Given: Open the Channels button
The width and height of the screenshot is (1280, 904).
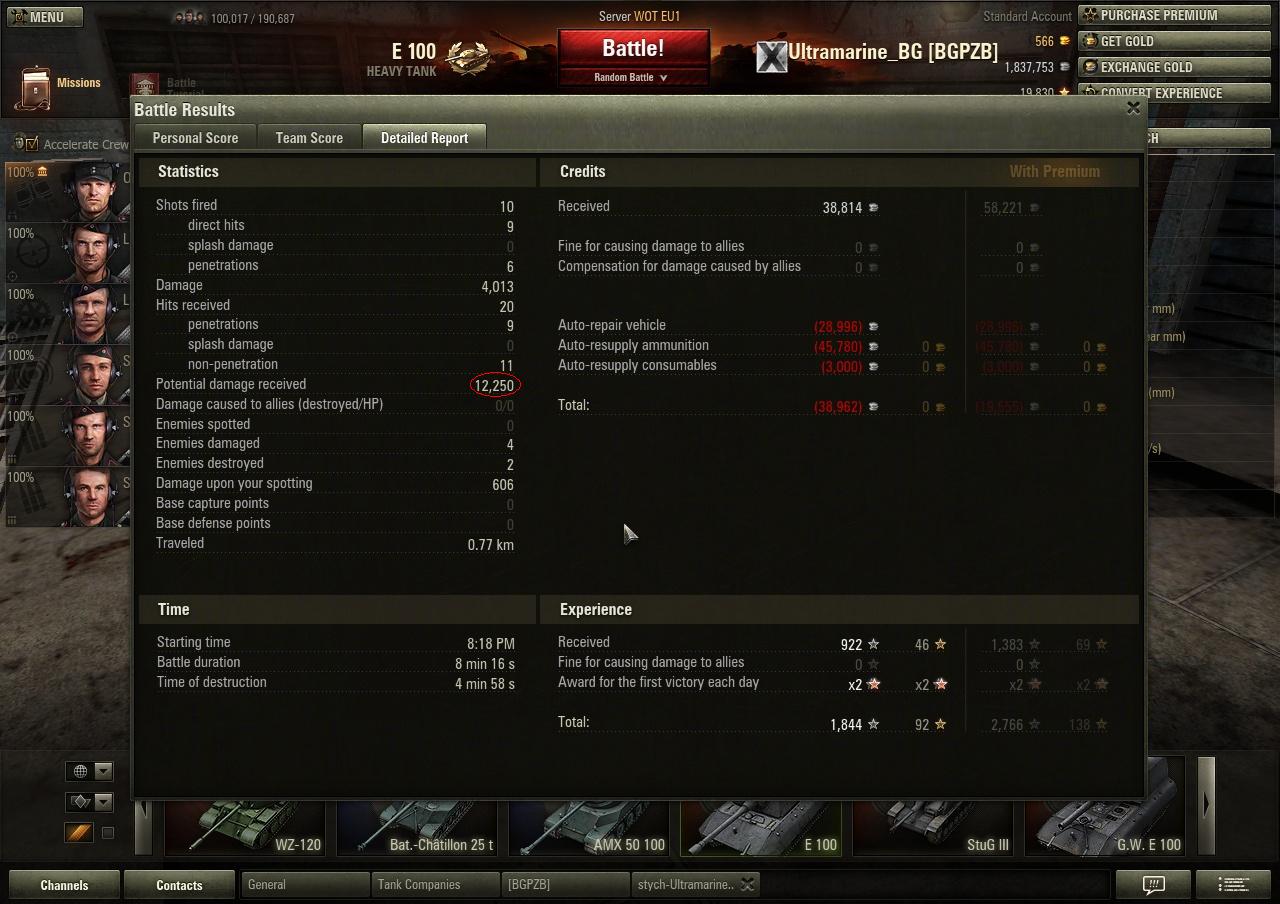Looking at the screenshot, I should tap(64, 885).
